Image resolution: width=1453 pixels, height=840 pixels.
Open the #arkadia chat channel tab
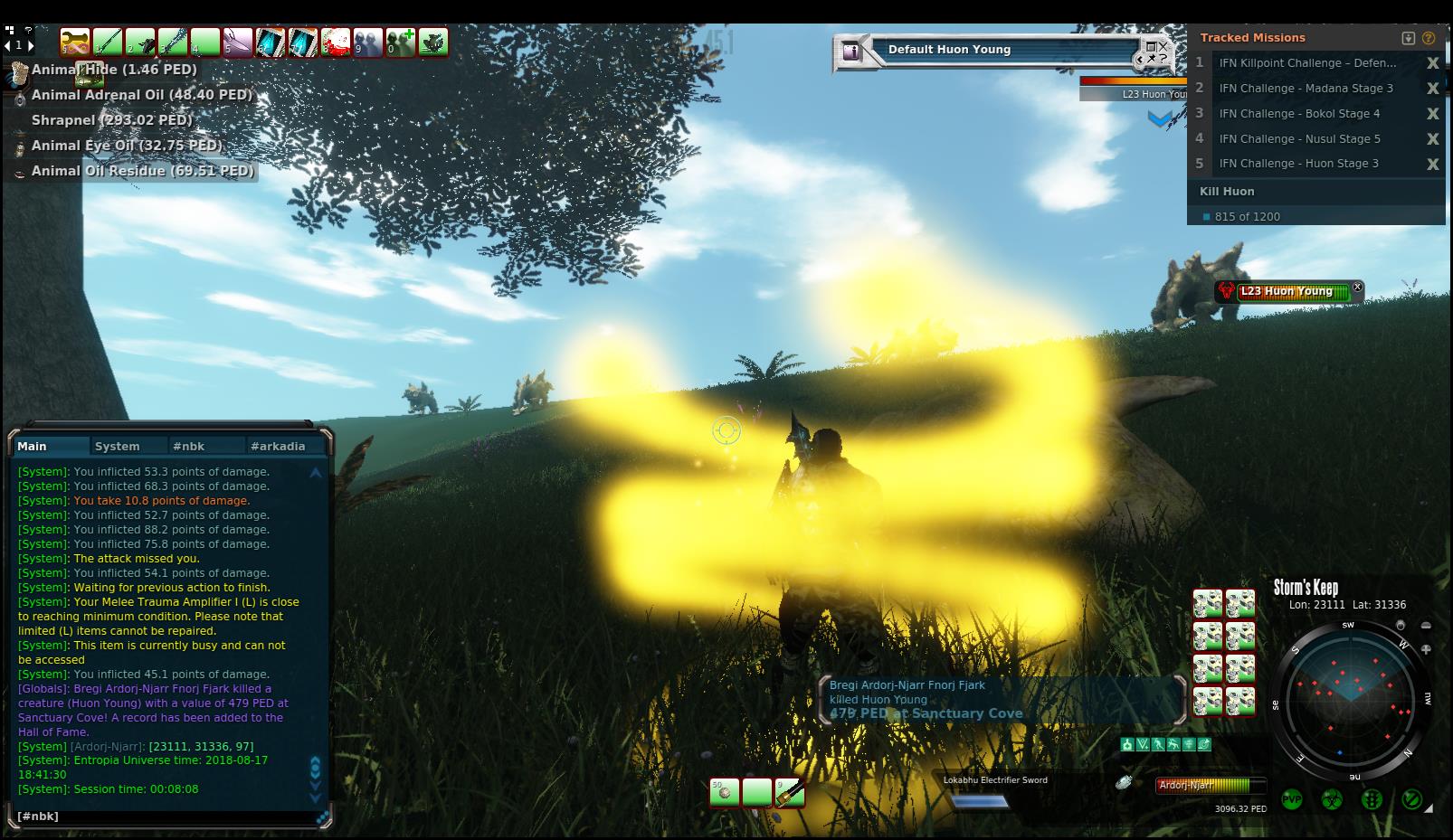click(278, 446)
